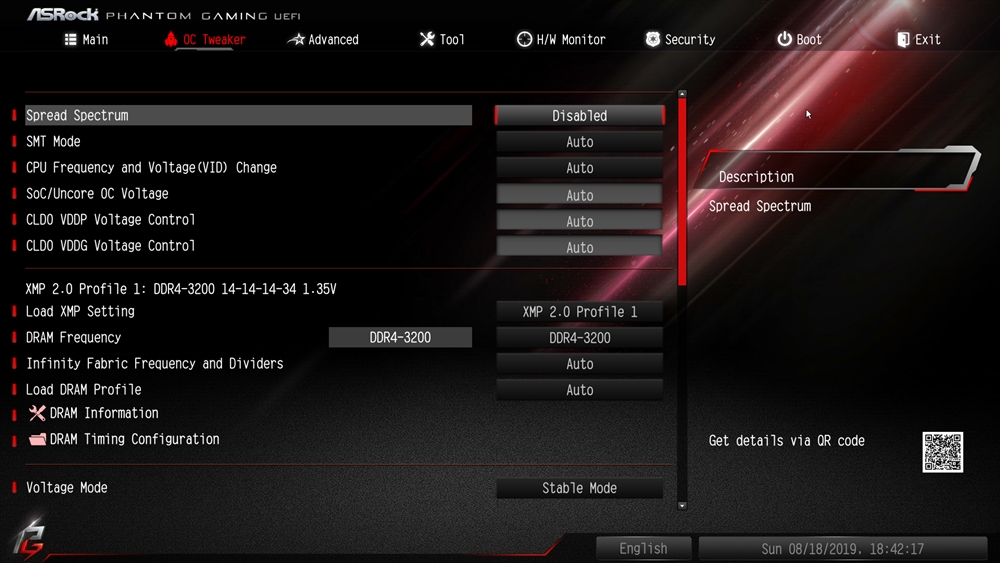The height and width of the screenshot is (563, 1000).
Task: Change Voltage Mode Stable Mode value
Action: 579,488
